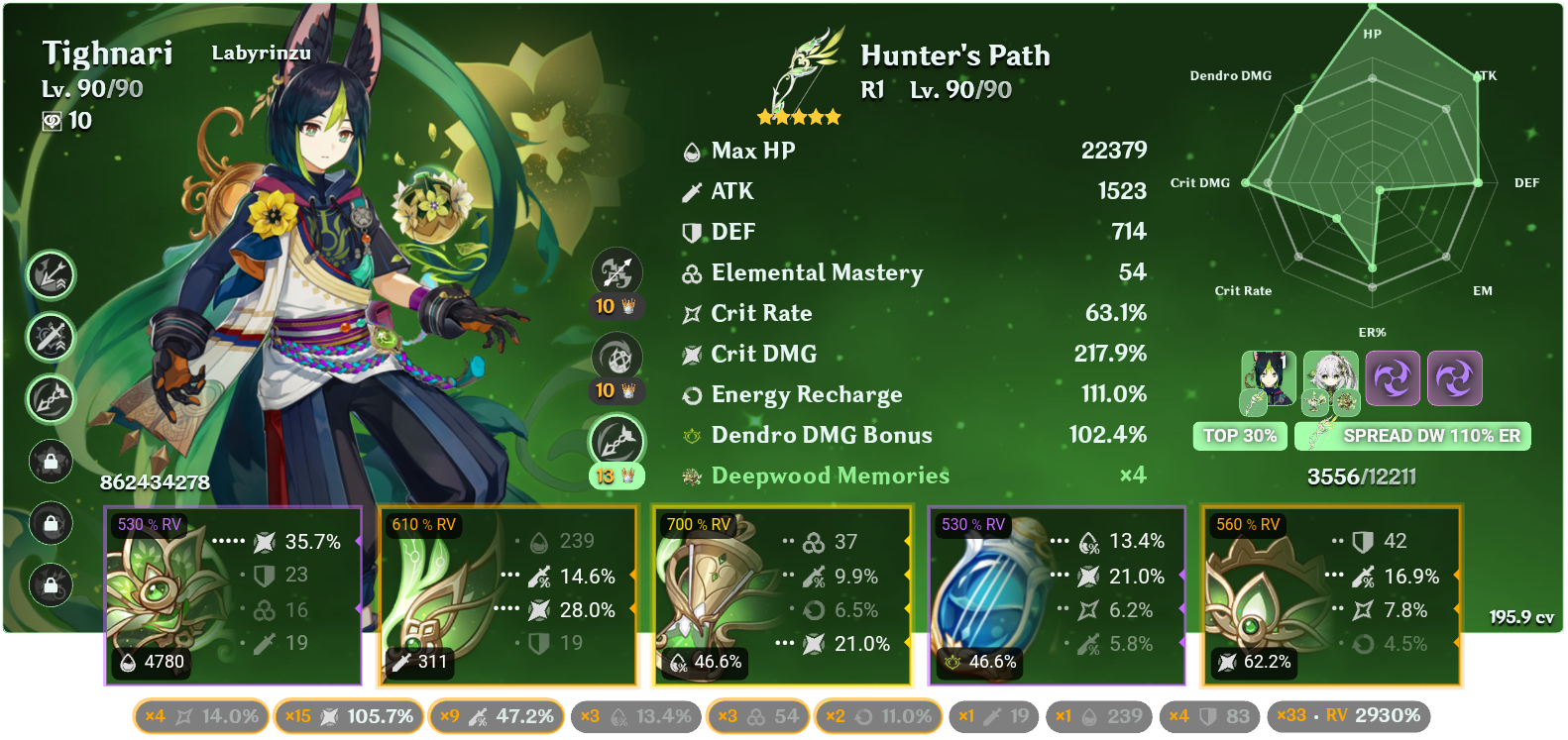Toggle the first padlock below the talents
Image resolution: width=1568 pixels, height=740 pixels.
click(51, 463)
